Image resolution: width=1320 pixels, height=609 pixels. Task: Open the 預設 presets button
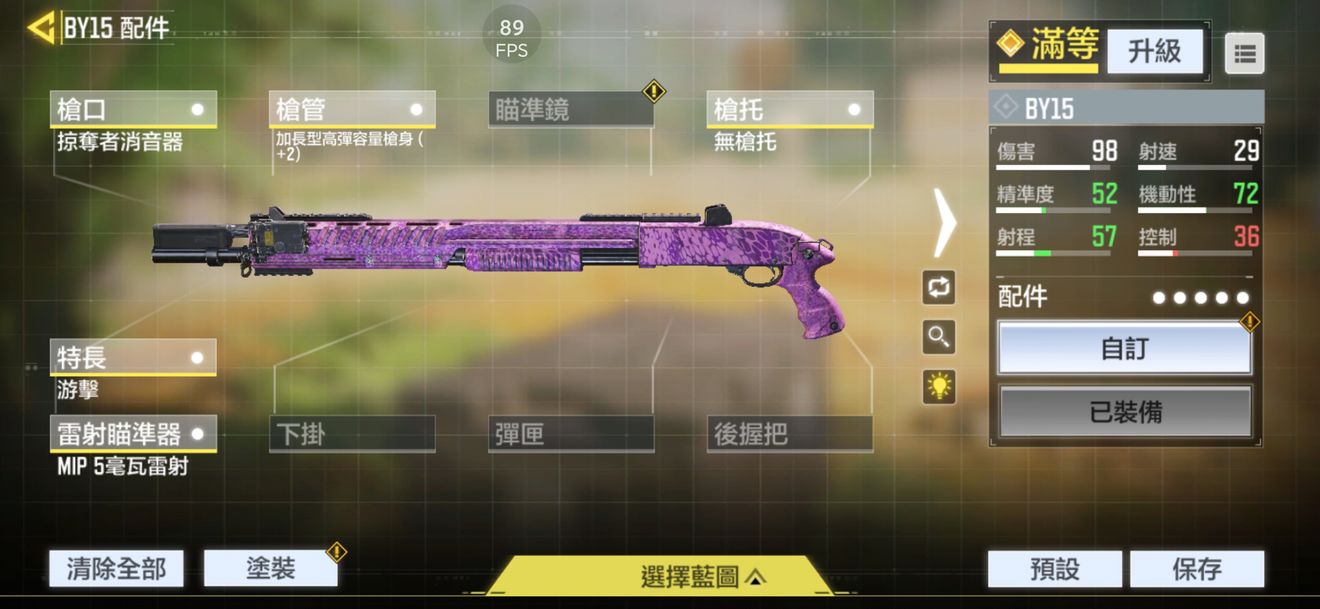click(1054, 569)
